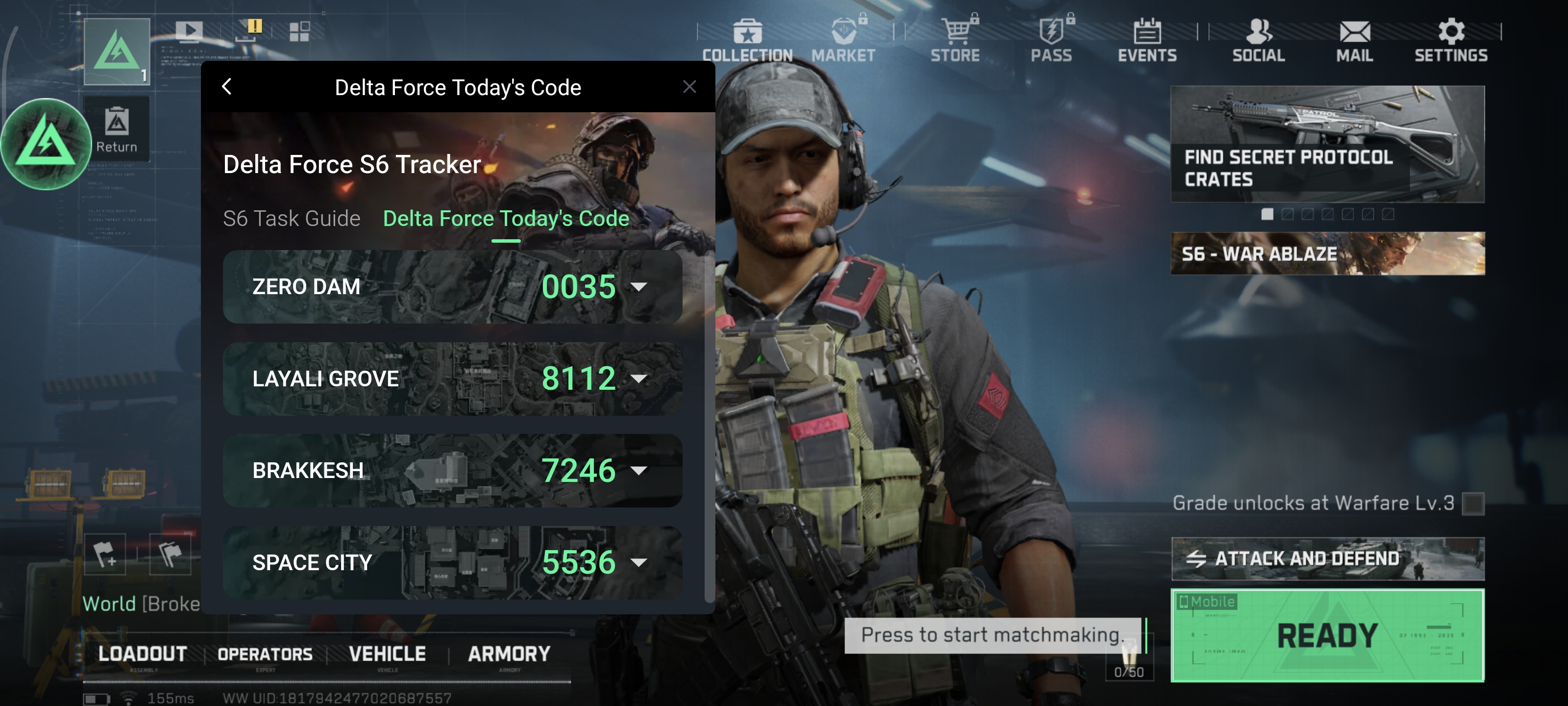Viewport: 1568px width, 706px height.
Task: Expand the Brakkesh code row
Action: [638, 470]
